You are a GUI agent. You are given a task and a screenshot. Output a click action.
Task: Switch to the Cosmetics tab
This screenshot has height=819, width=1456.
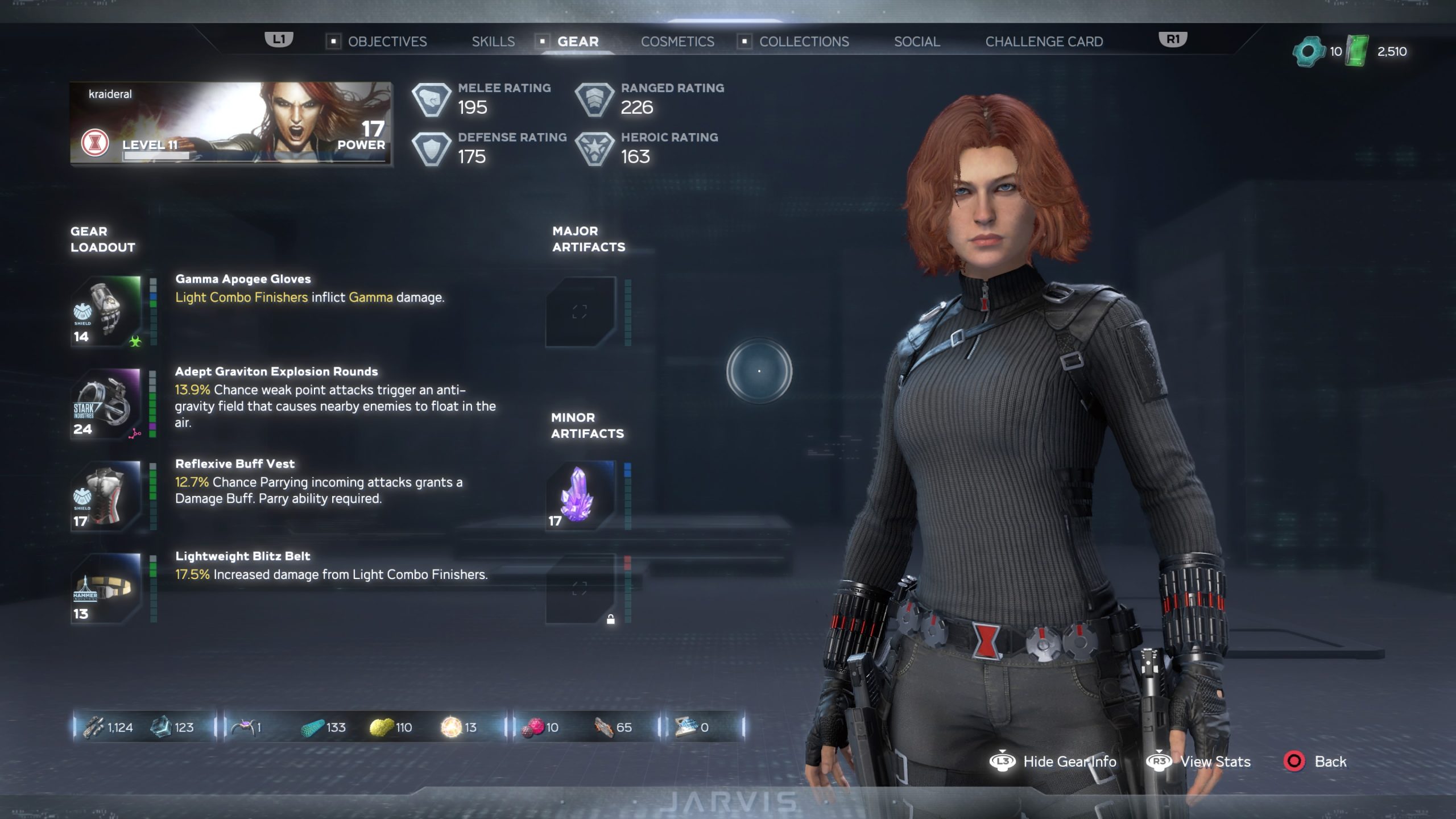tap(678, 42)
